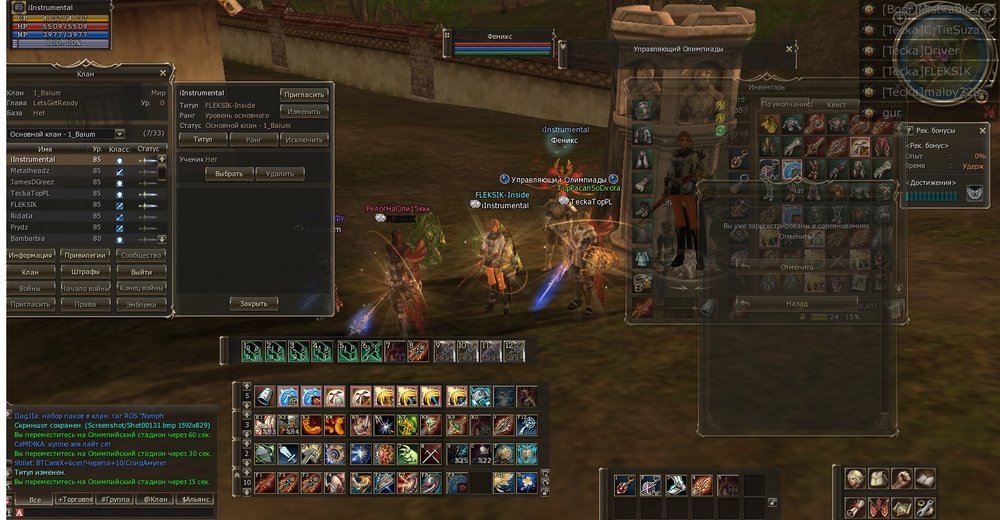
Task: Close the Клан window
Action: 164,72
